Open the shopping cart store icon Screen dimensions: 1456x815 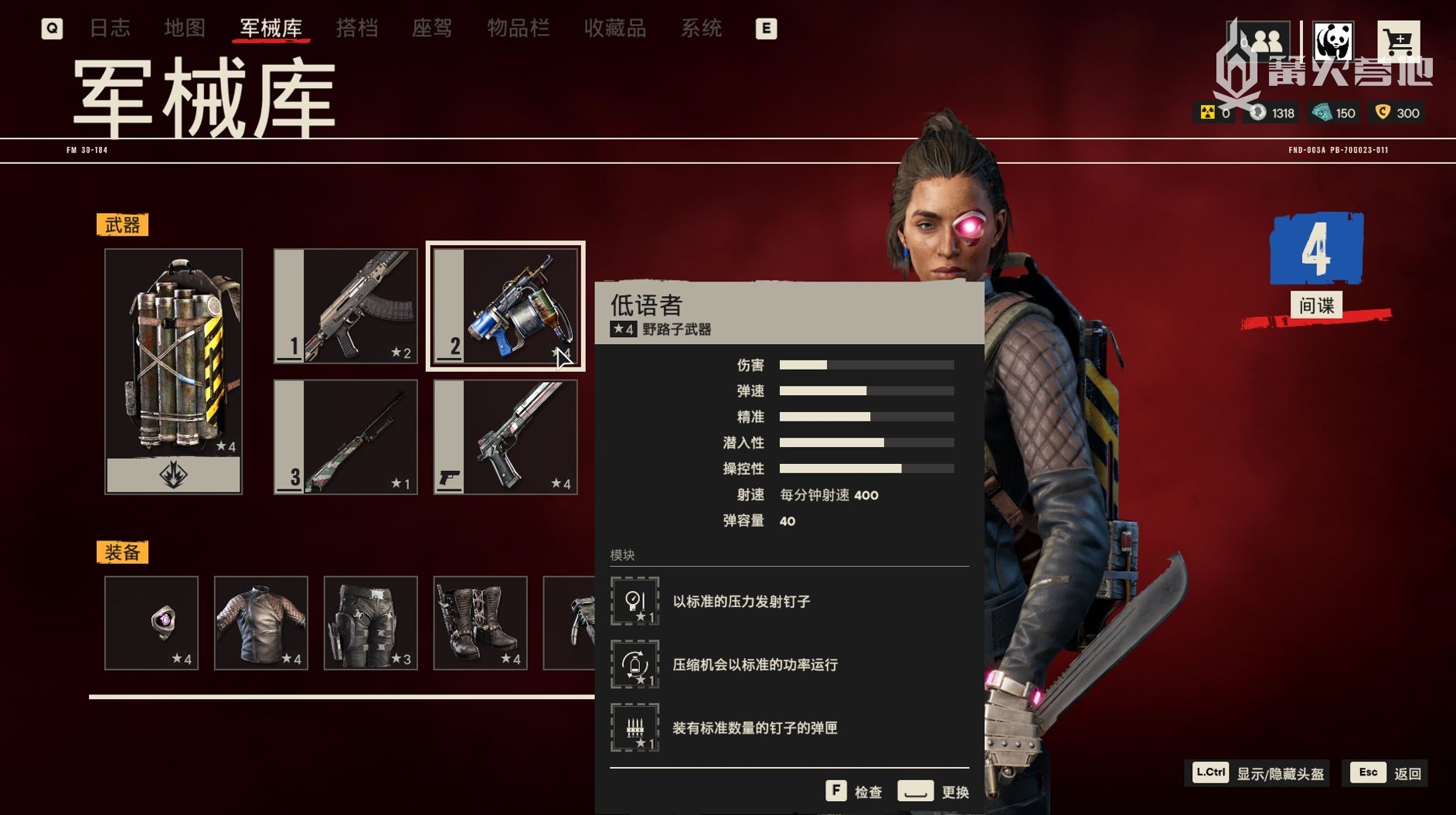(x=1398, y=43)
